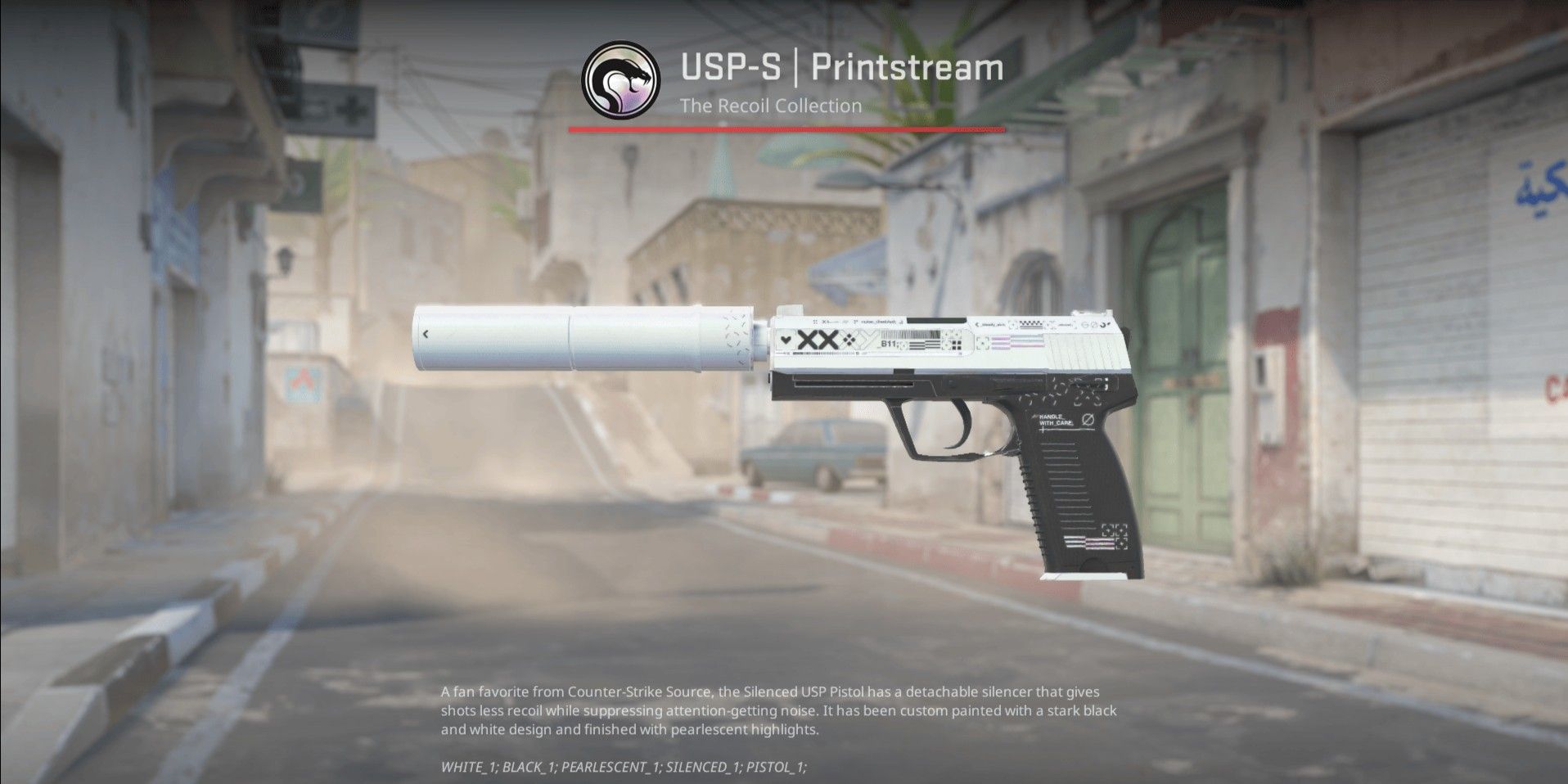This screenshot has height=784, width=1568.
Task: Click the B11 label printed on the slide
Action: (889, 344)
